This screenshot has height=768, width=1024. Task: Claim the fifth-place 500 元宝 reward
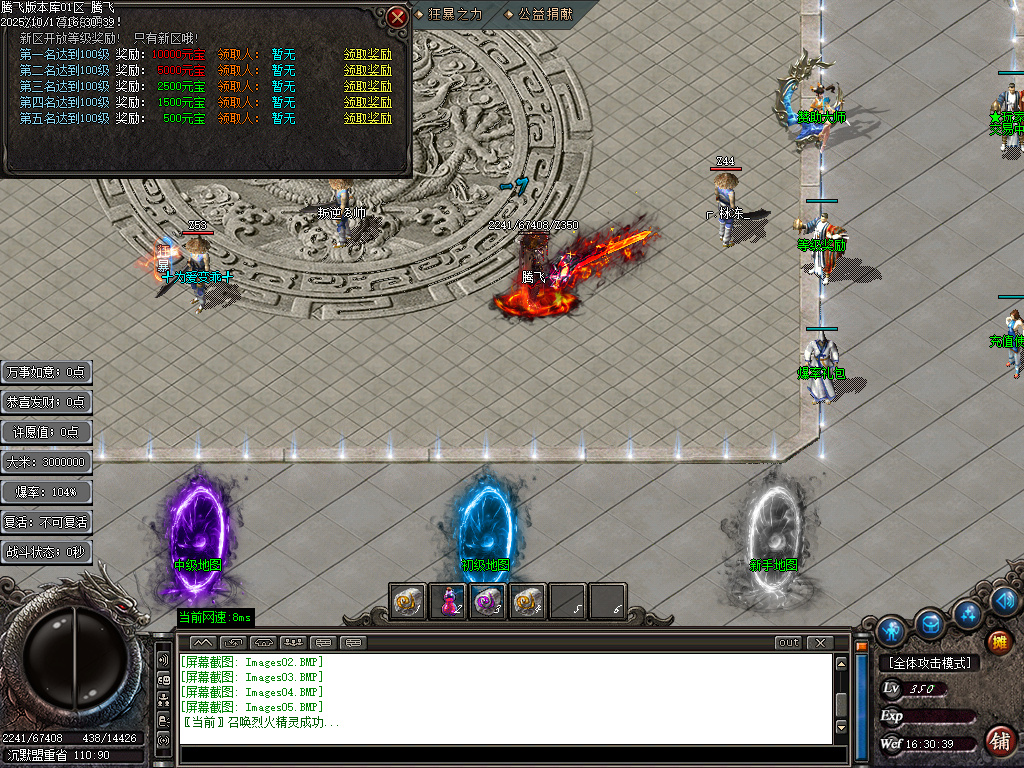(368, 118)
